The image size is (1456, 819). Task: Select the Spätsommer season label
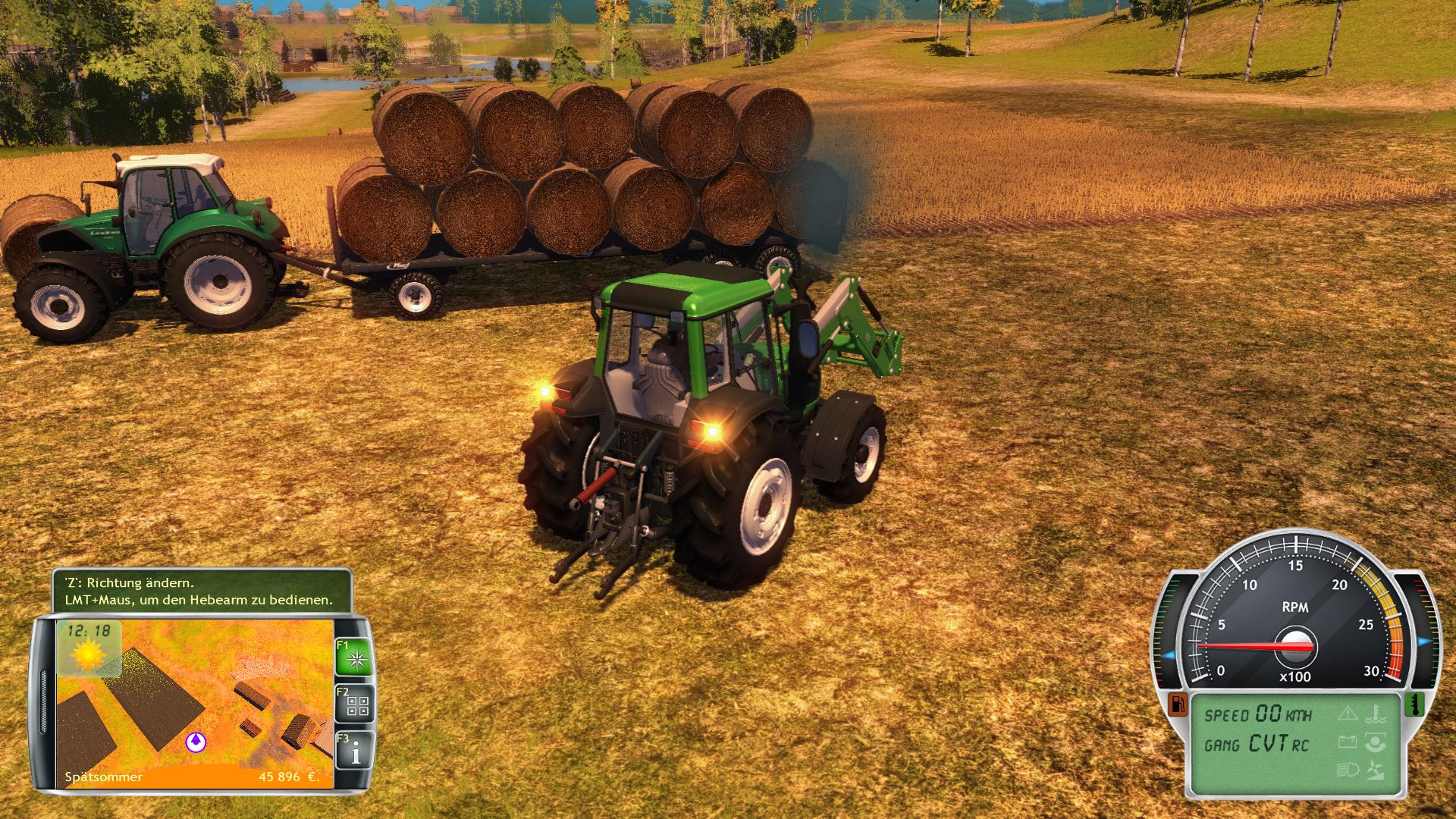tap(104, 776)
